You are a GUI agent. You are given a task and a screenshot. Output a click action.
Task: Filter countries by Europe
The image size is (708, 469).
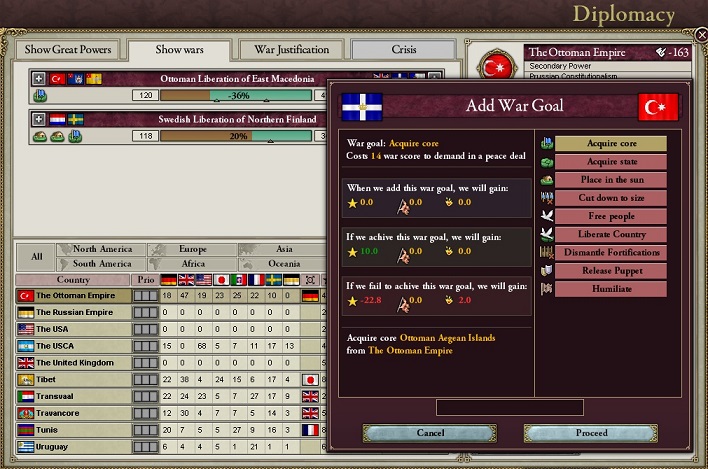coord(192,249)
